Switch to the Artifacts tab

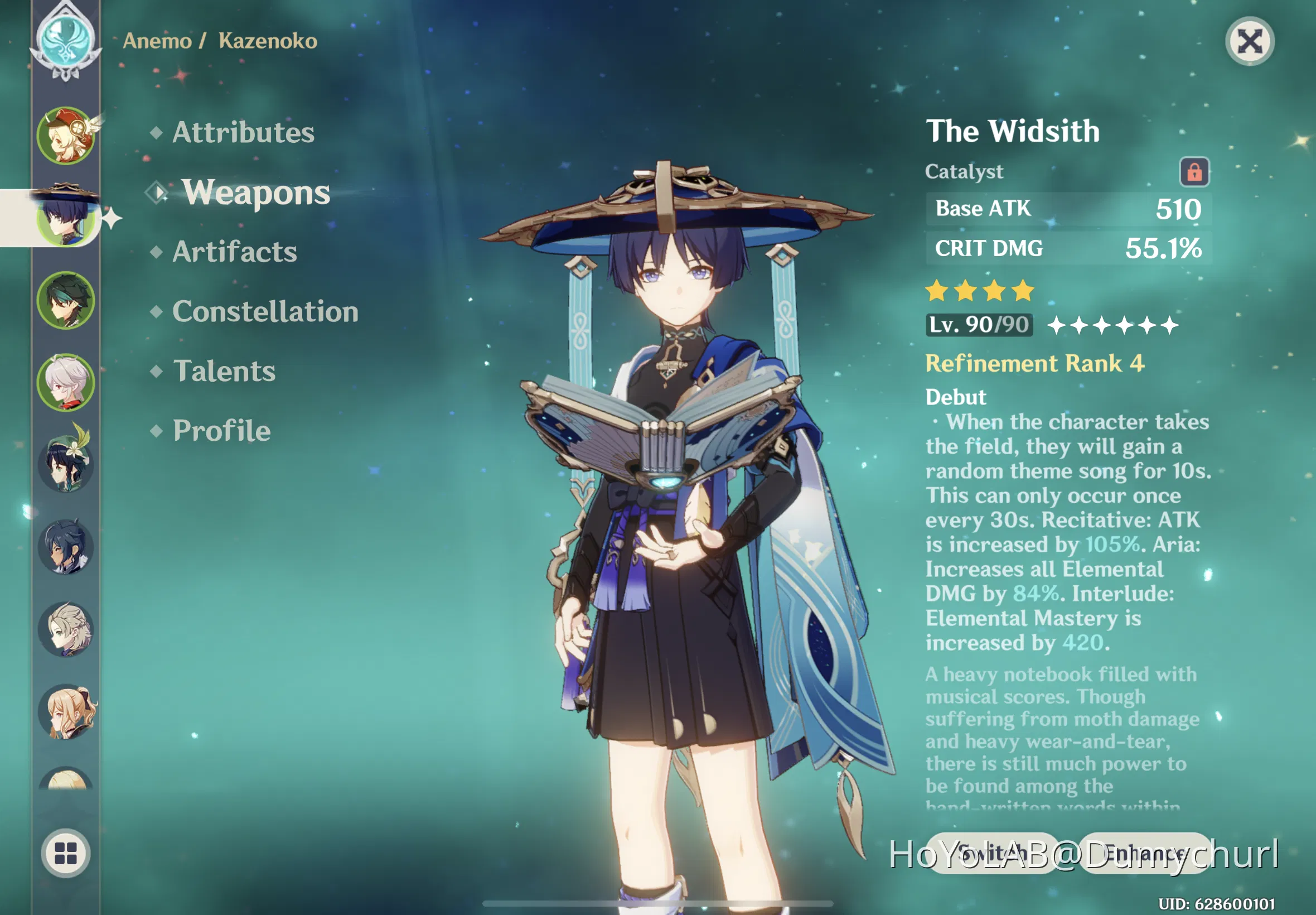[x=234, y=252]
